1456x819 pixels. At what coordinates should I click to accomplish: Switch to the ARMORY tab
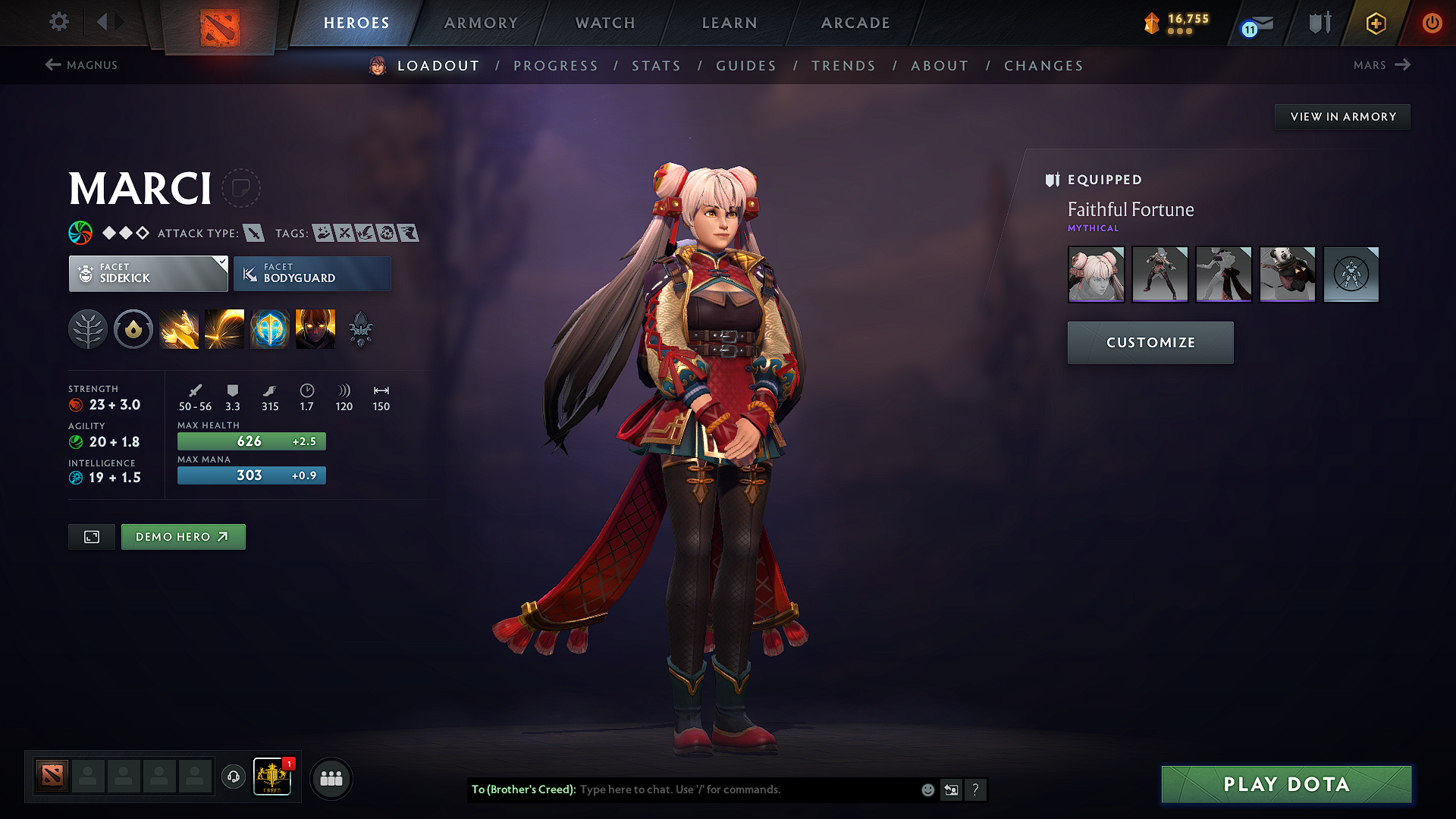(480, 23)
